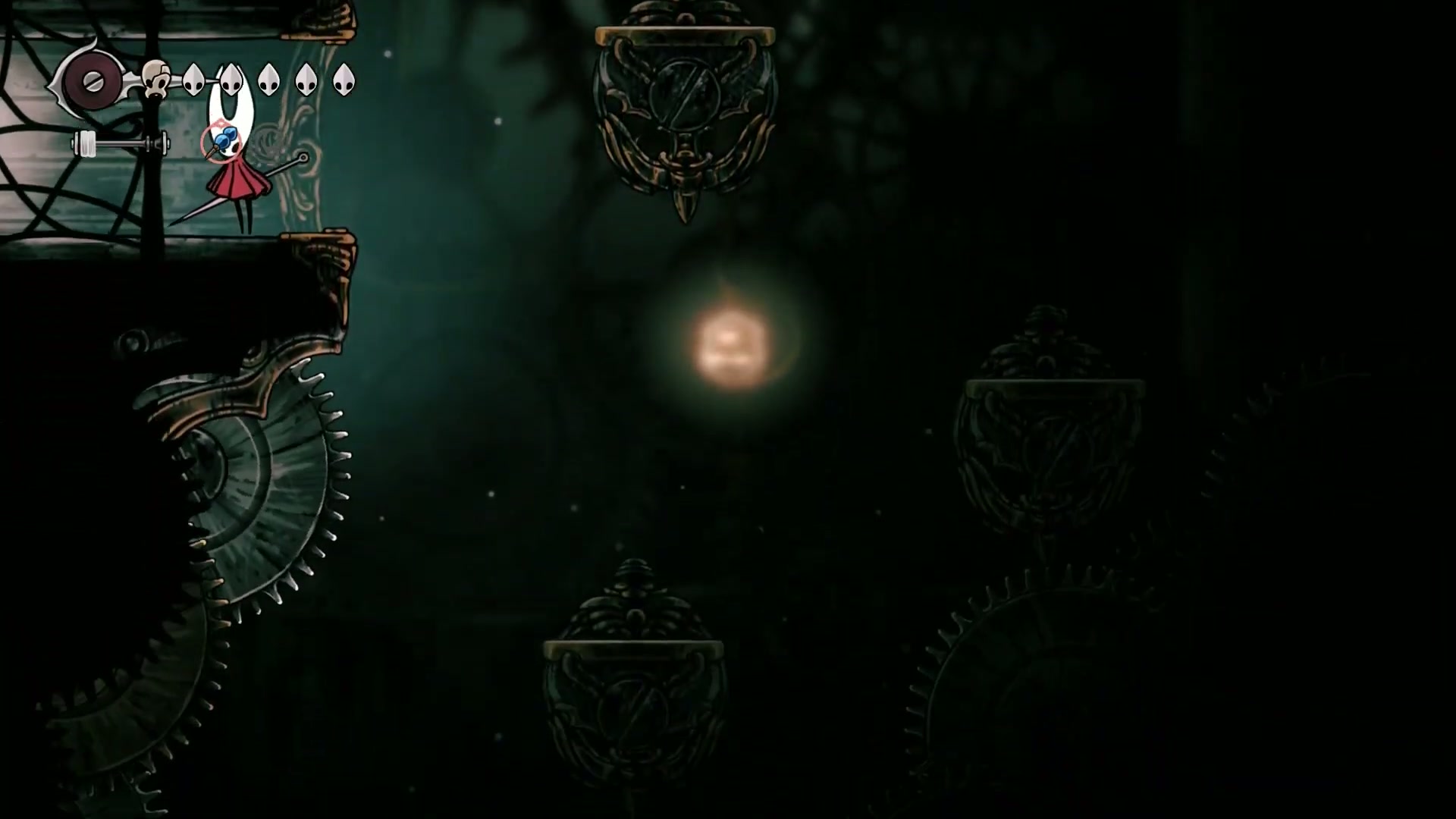Select the round silk spool emblem
Viewport: 1456px width, 819px height.
point(92,80)
